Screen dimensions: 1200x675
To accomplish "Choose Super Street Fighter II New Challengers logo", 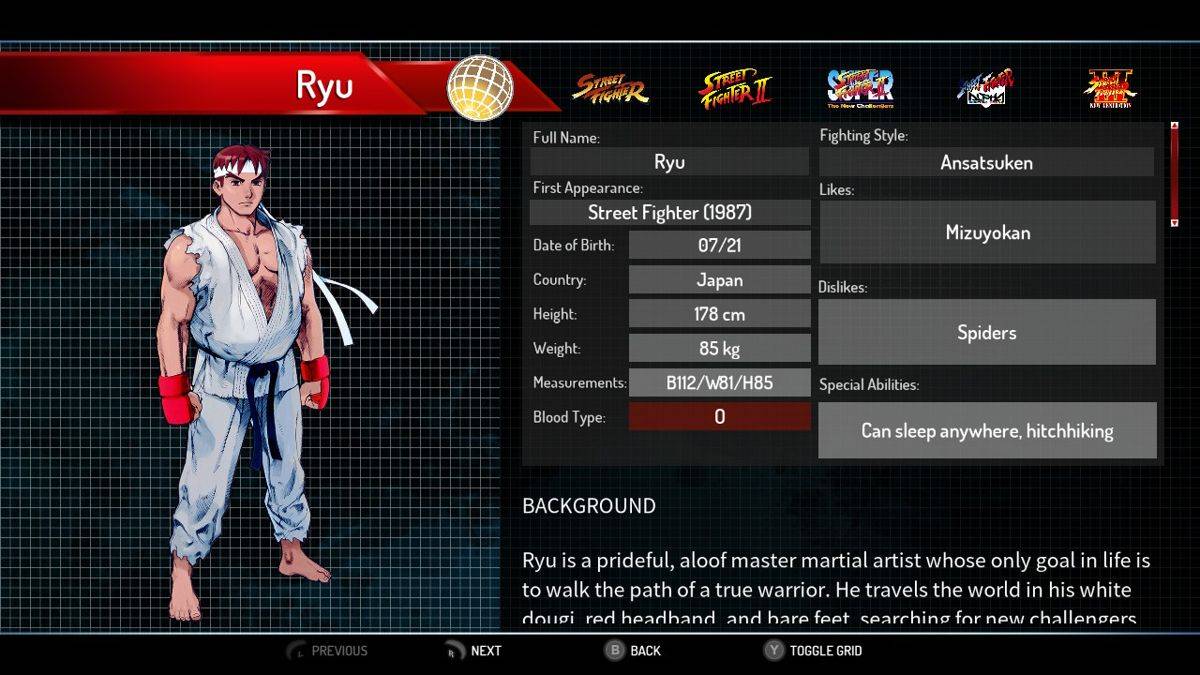I will pos(860,88).
